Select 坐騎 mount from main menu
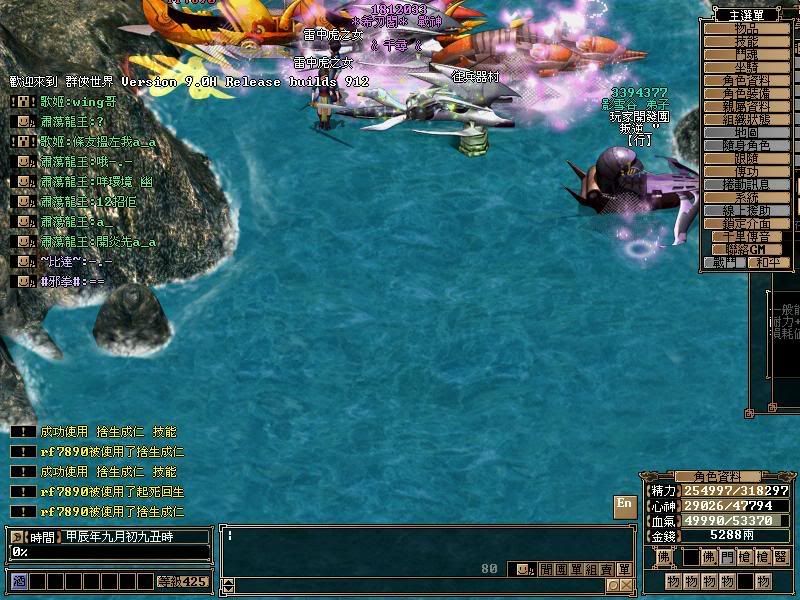This screenshot has height=600, width=800. (746, 68)
